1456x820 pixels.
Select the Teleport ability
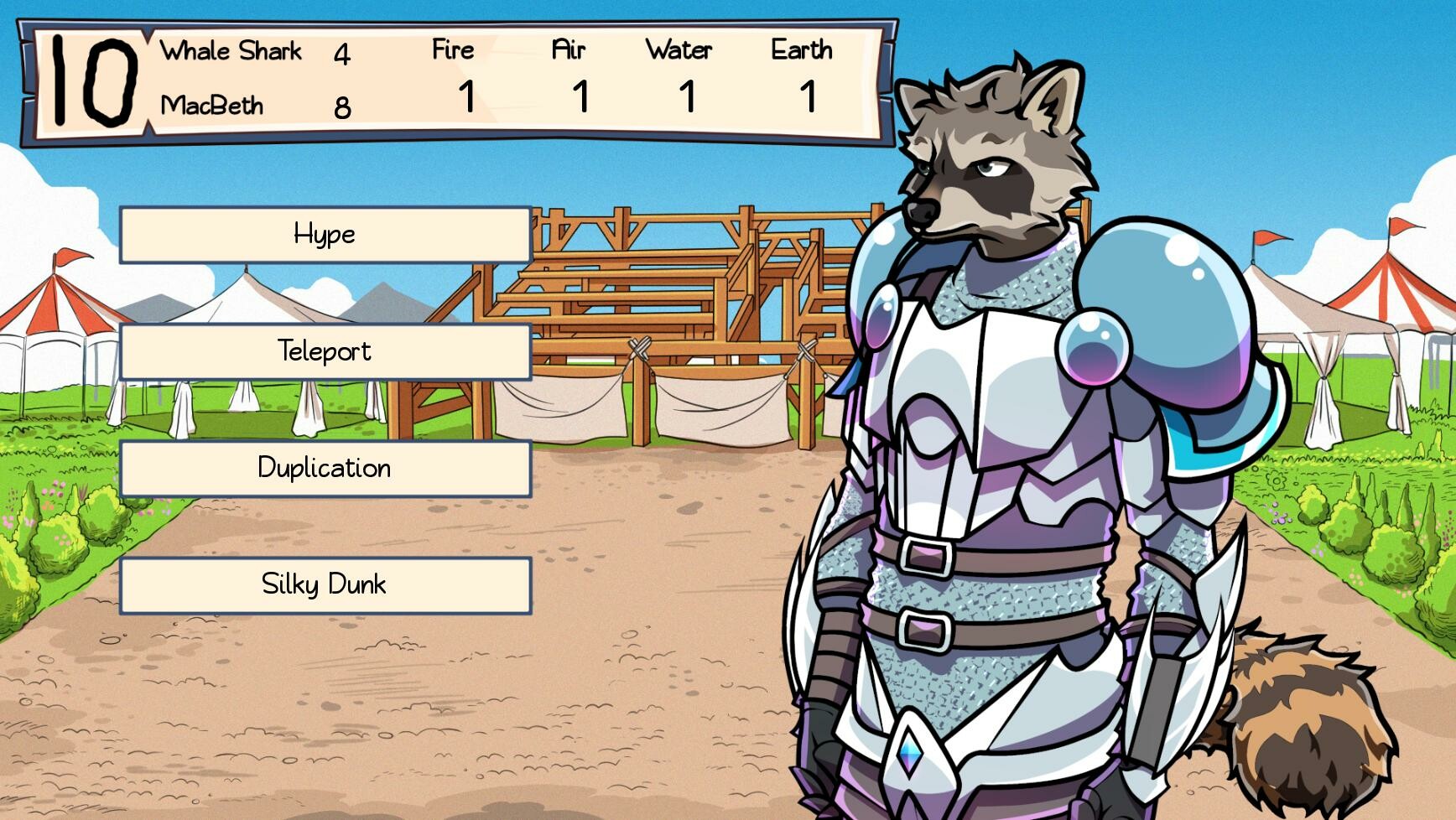point(325,351)
